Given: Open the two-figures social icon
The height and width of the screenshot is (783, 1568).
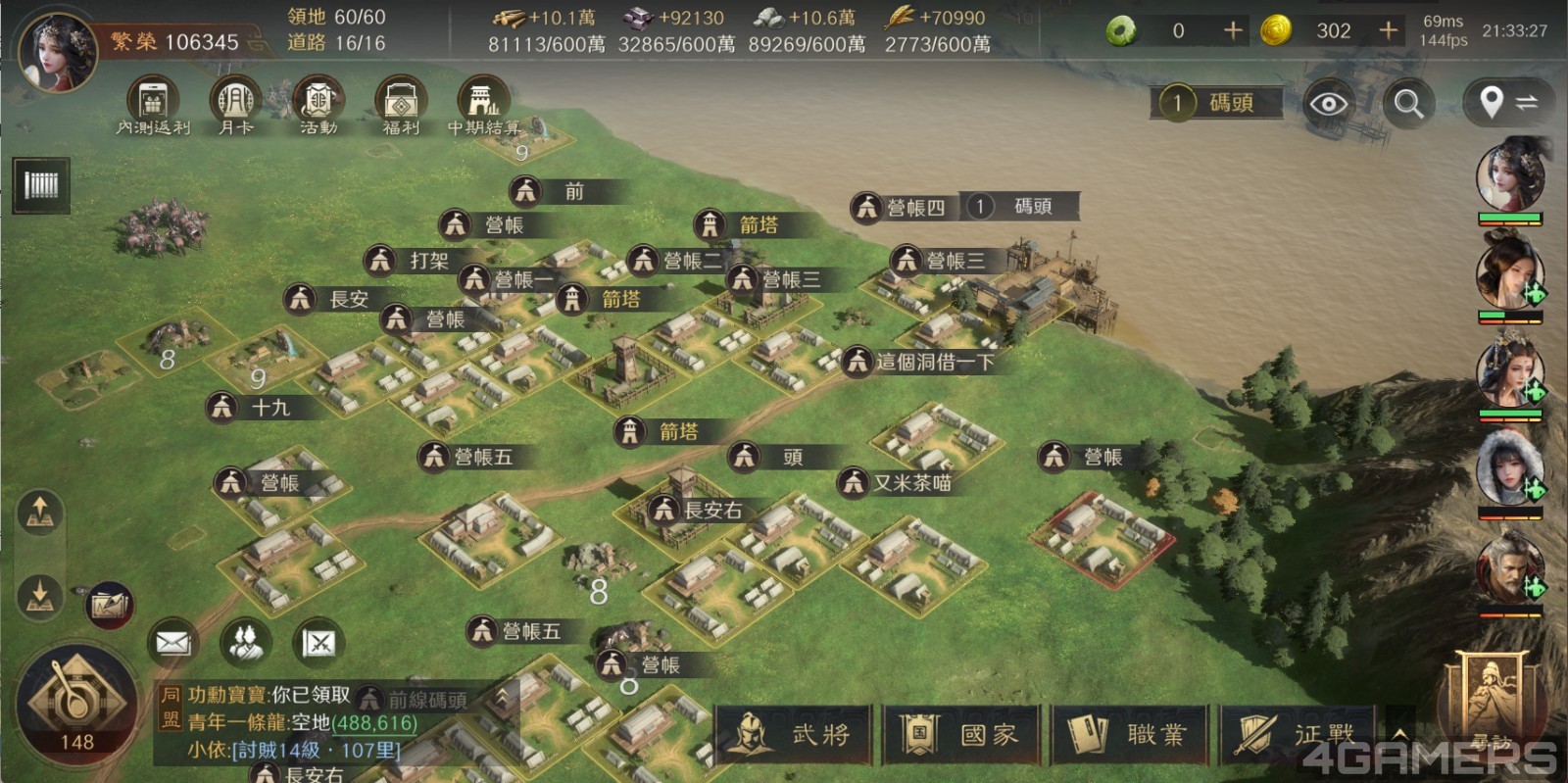Looking at the screenshot, I should (246, 643).
